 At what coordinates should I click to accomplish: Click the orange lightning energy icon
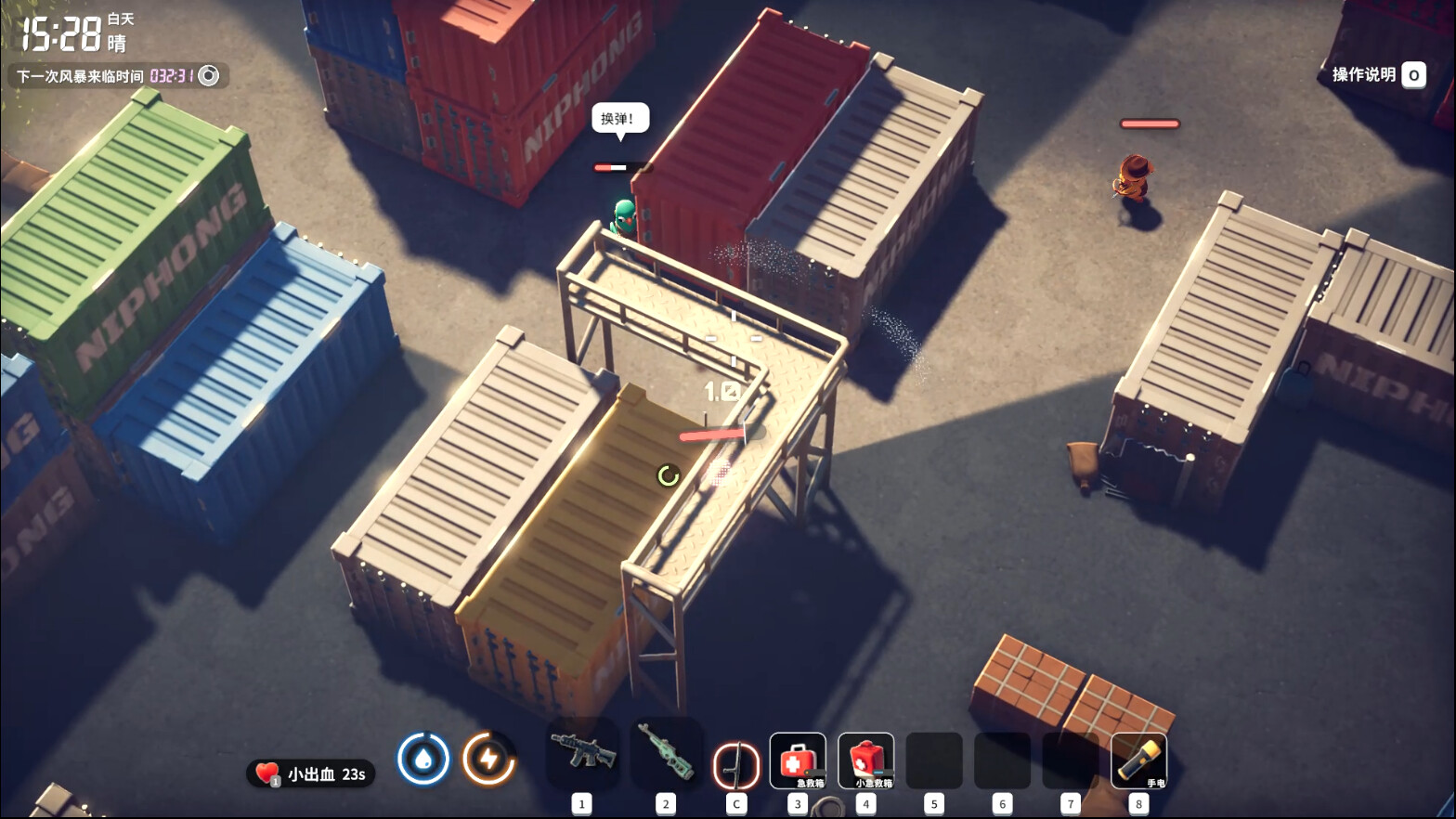[x=488, y=759]
